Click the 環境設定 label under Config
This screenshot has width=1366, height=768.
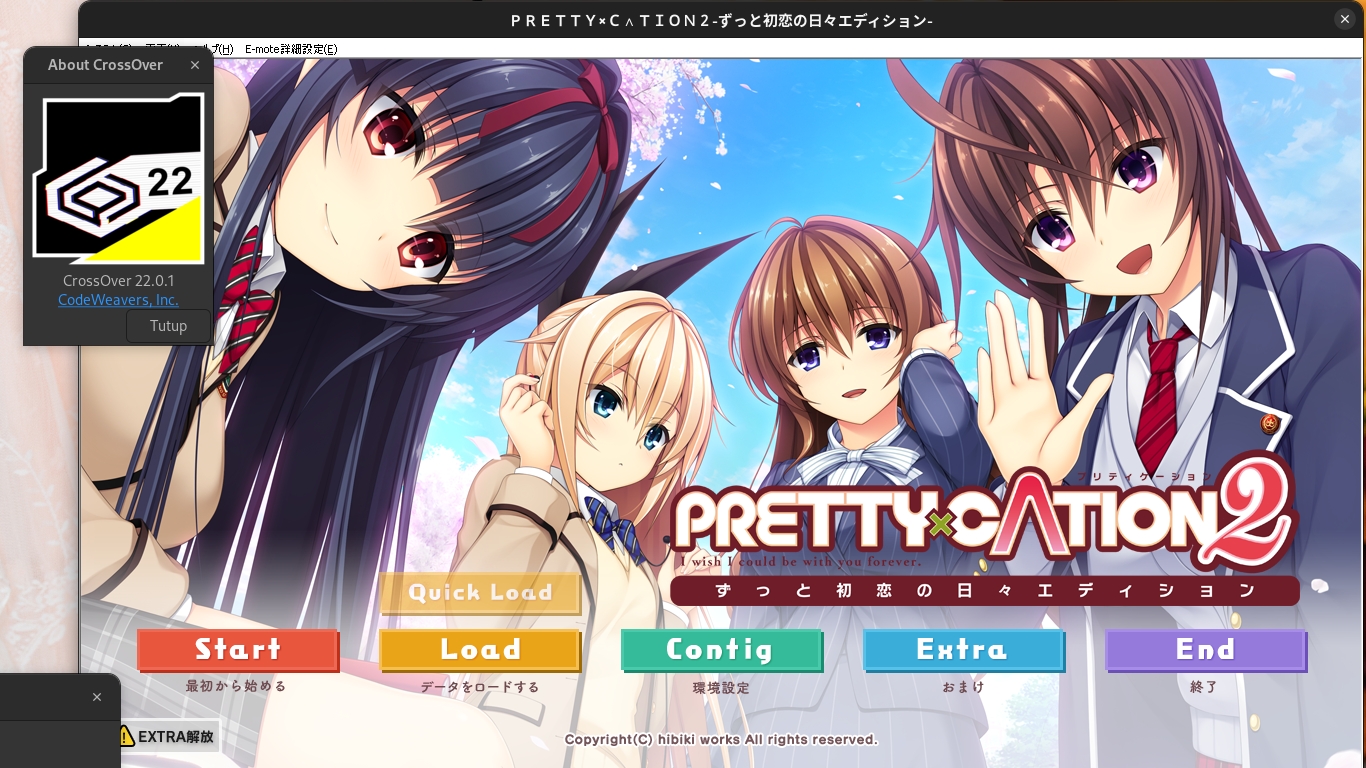pyautogui.click(x=722, y=687)
